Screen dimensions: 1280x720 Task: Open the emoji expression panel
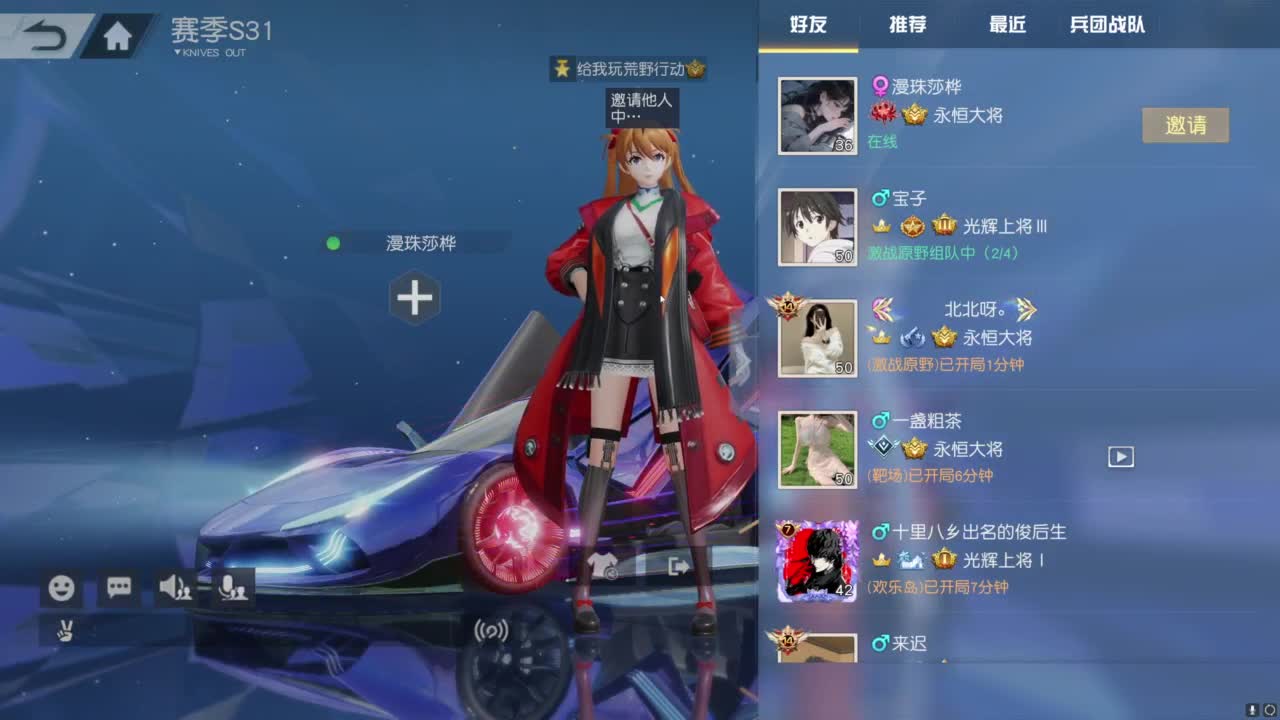click(x=61, y=588)
